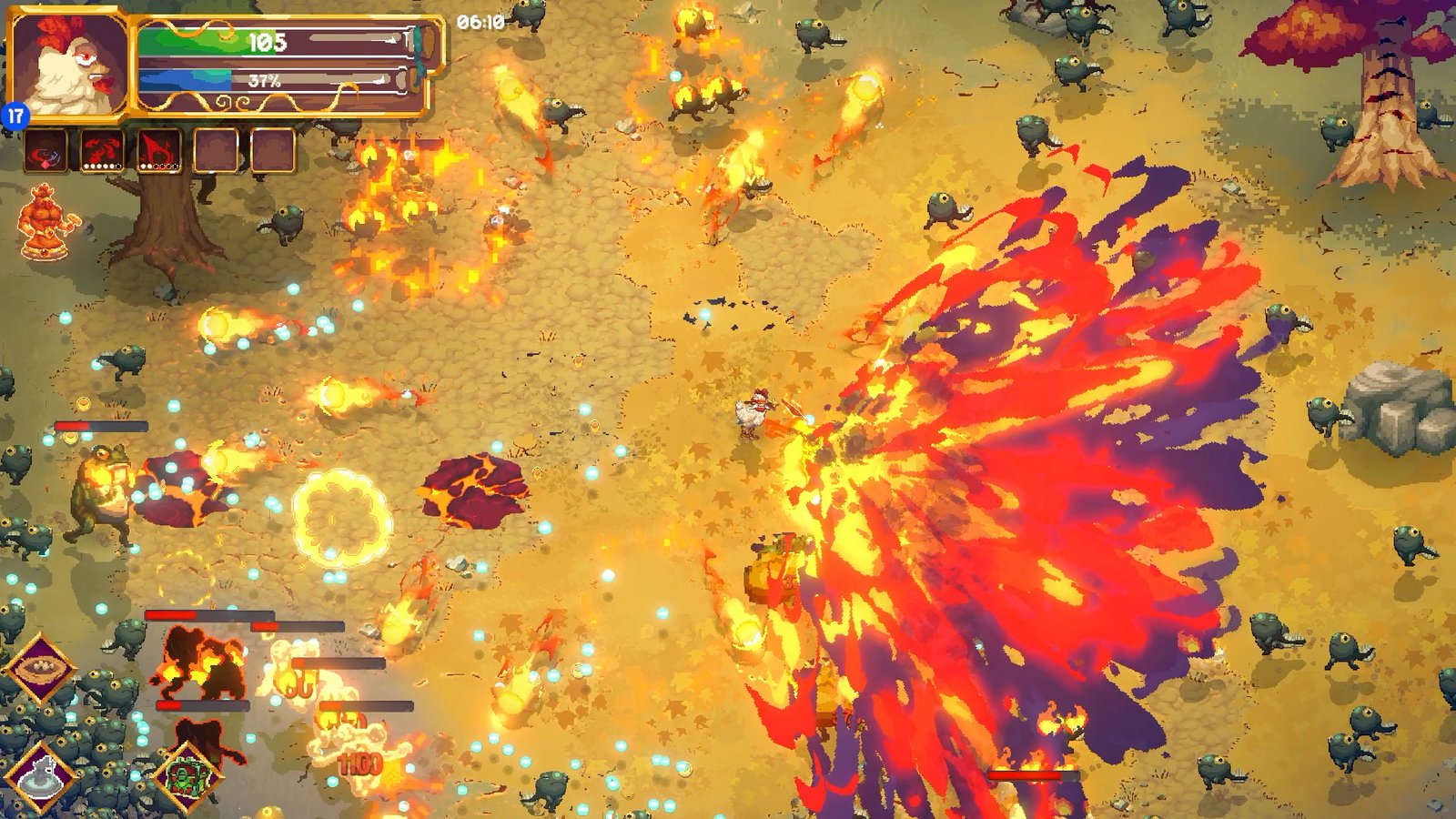Select the red flame burst ability slot
1456x819 pixels.
tap(102, 151)
